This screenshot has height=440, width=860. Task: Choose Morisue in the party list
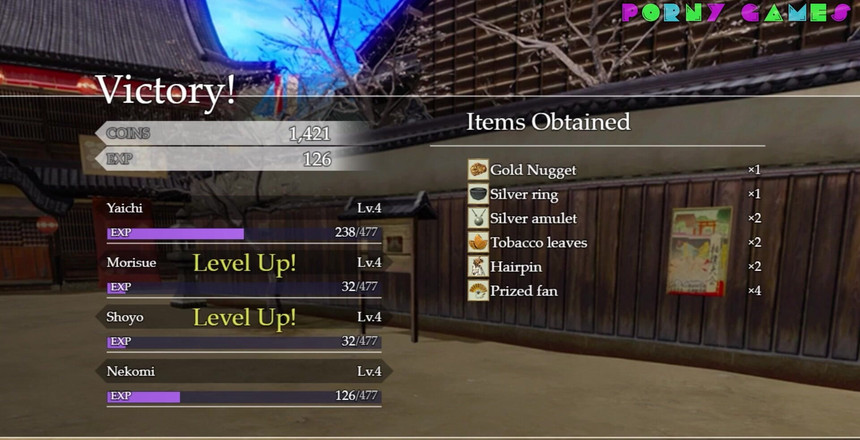tap(243, 263)
